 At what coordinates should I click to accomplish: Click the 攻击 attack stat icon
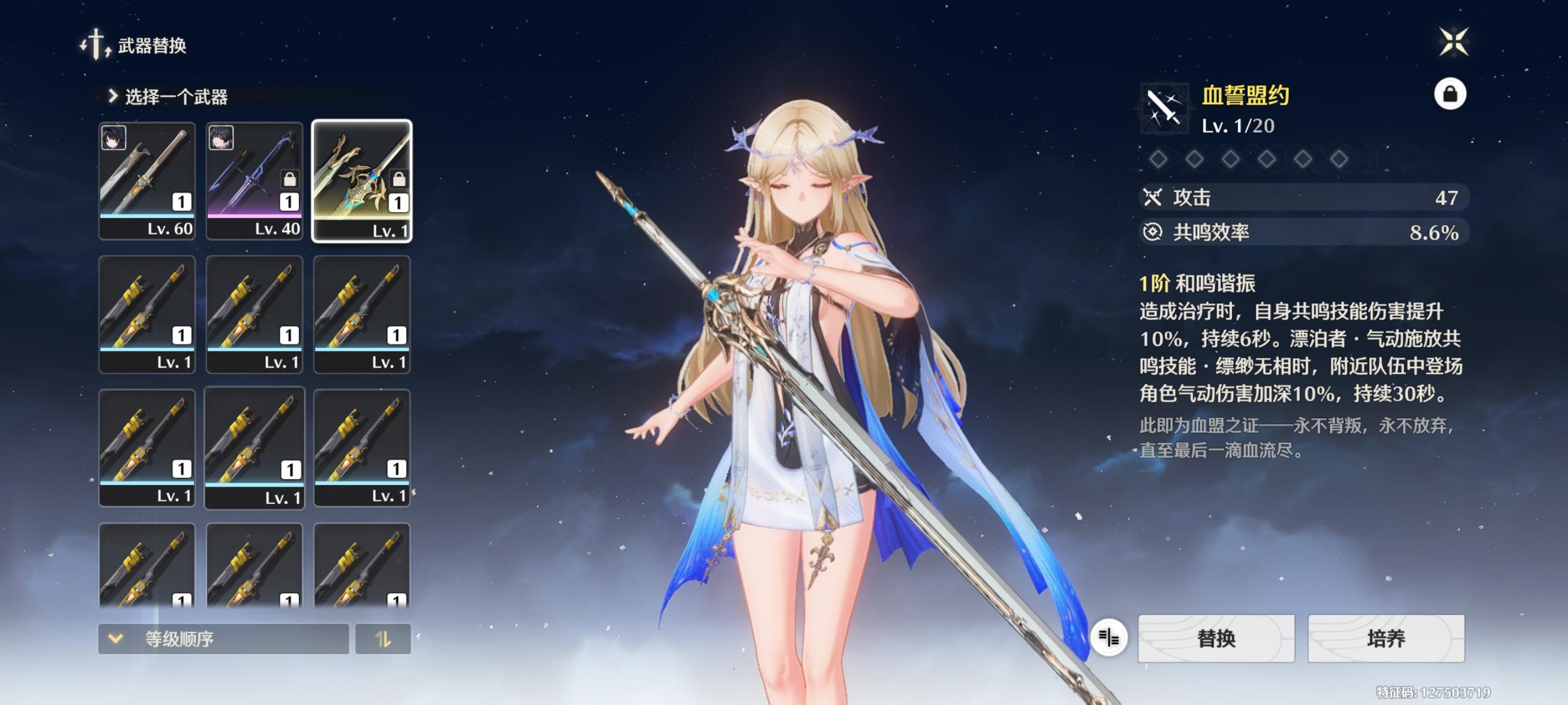[1154, 198]
